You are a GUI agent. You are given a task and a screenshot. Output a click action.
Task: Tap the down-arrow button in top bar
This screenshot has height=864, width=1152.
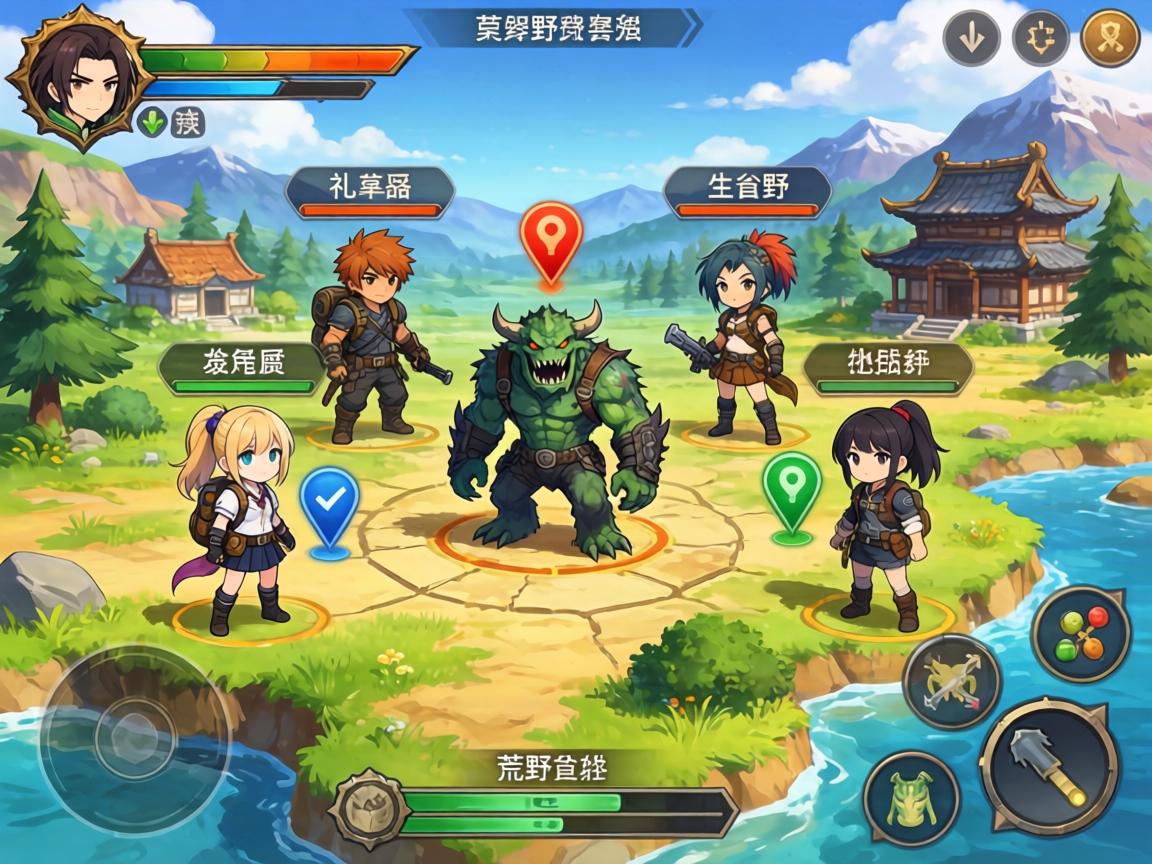971,39
